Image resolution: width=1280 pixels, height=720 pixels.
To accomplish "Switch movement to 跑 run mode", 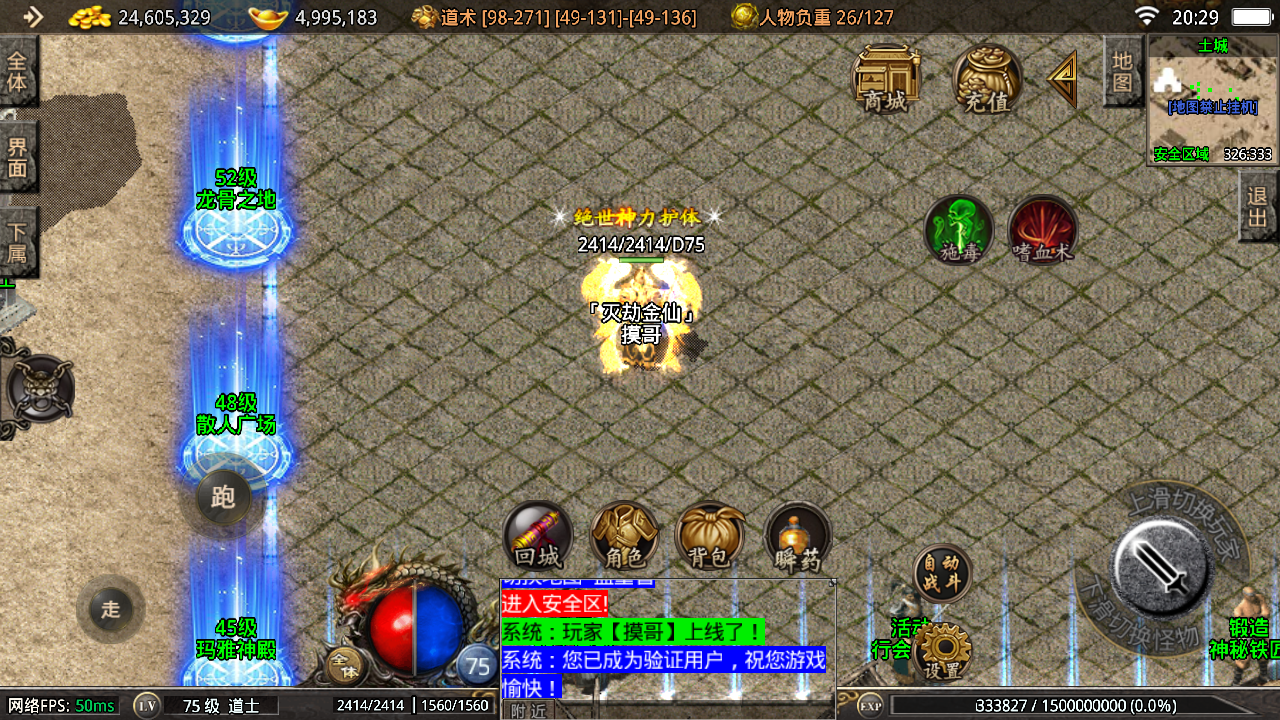I will pos(223,497).
